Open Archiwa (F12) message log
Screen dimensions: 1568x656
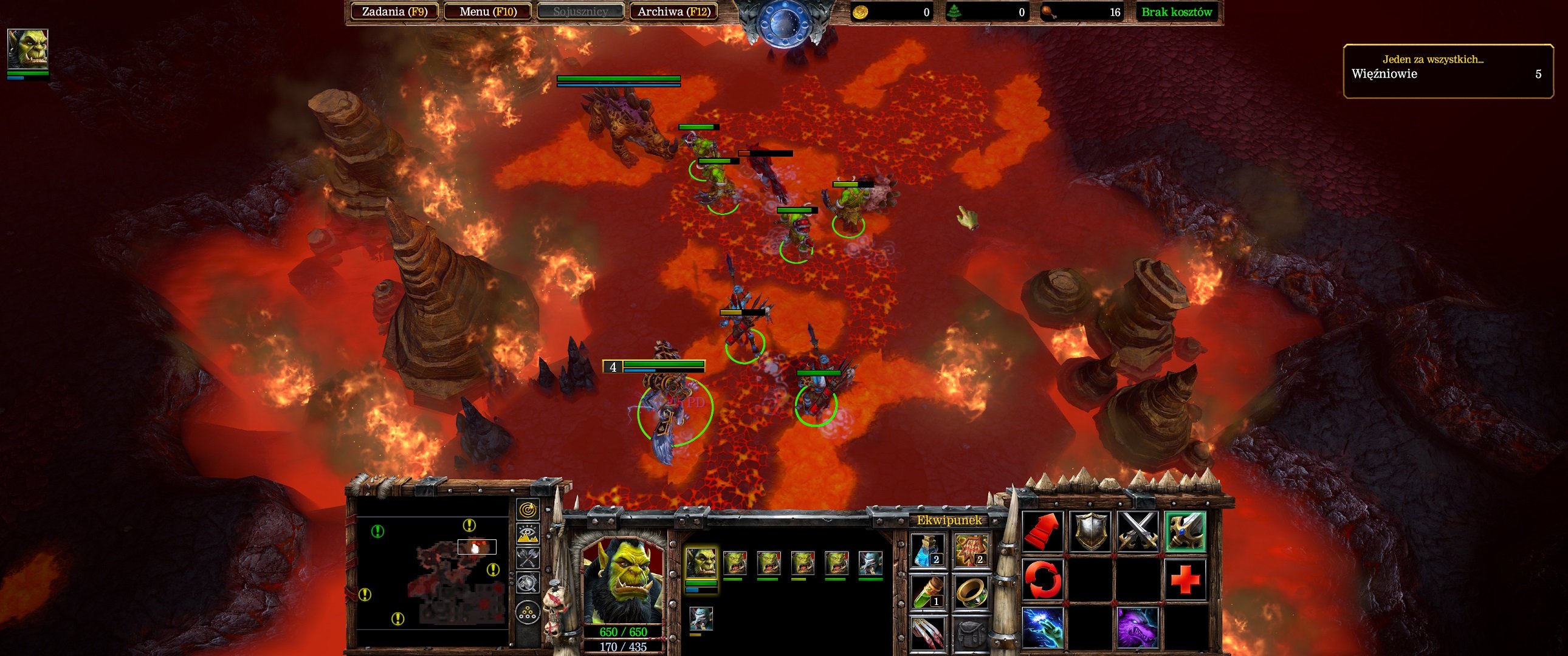[x=673, y=12]
